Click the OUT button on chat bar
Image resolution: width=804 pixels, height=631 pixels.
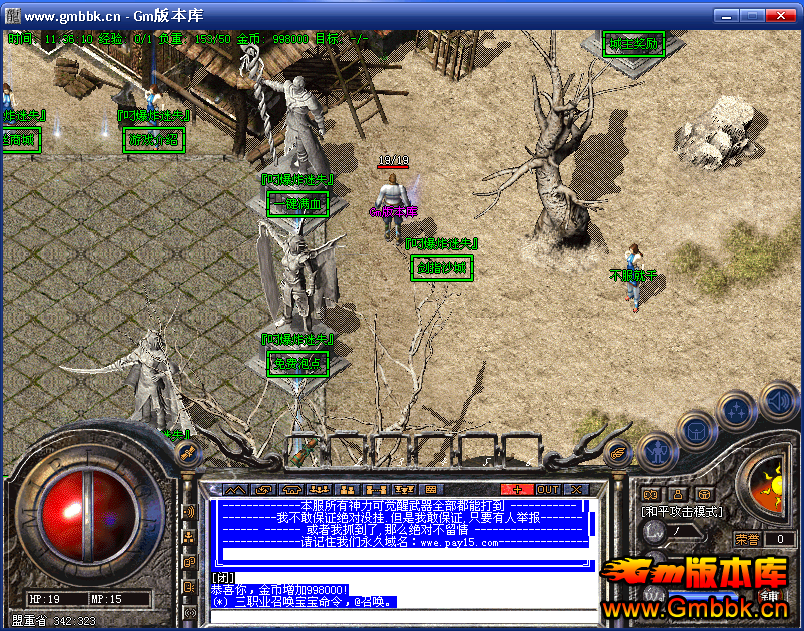click(548, 489)
